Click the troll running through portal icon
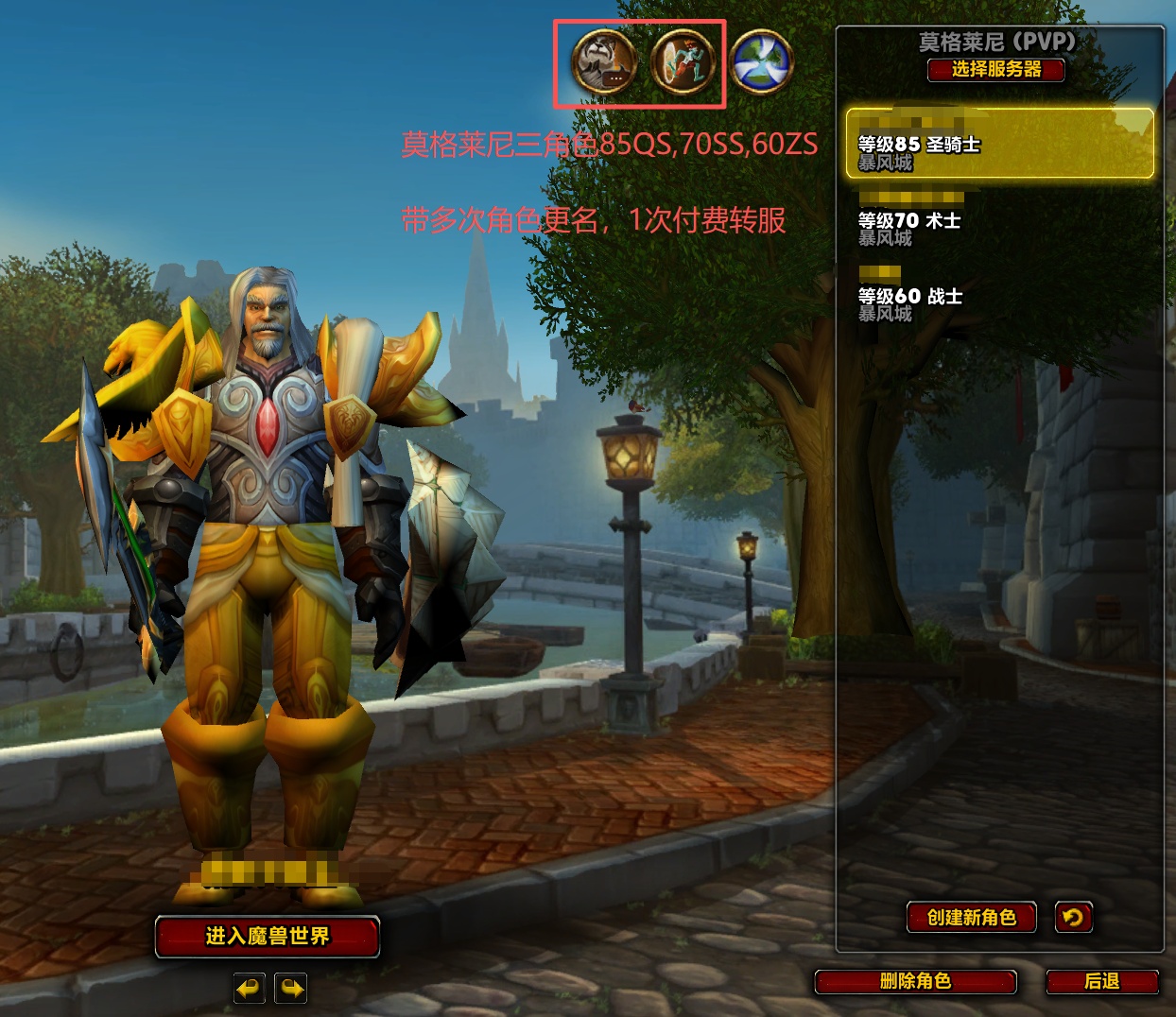 [683, 62]
